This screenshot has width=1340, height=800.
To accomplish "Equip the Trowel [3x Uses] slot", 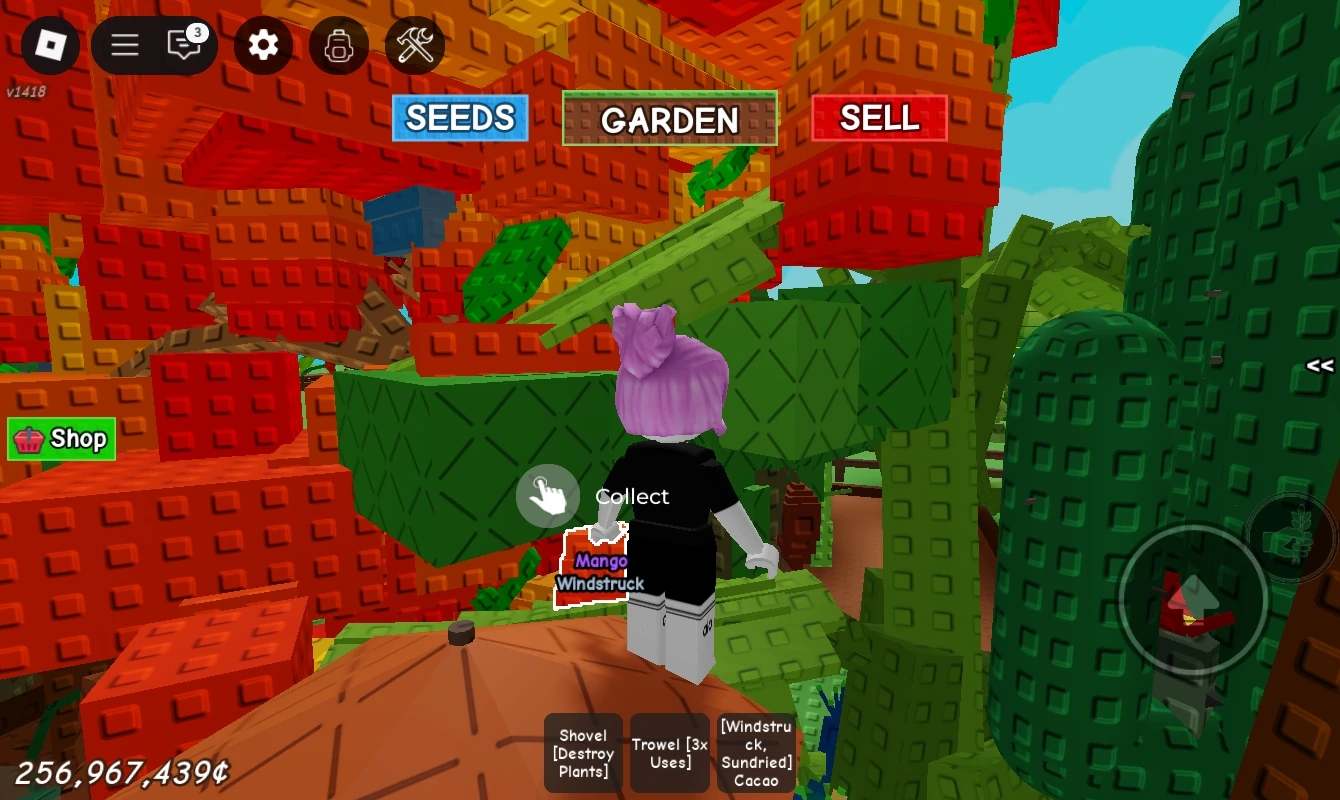I will tap(670, 752).
